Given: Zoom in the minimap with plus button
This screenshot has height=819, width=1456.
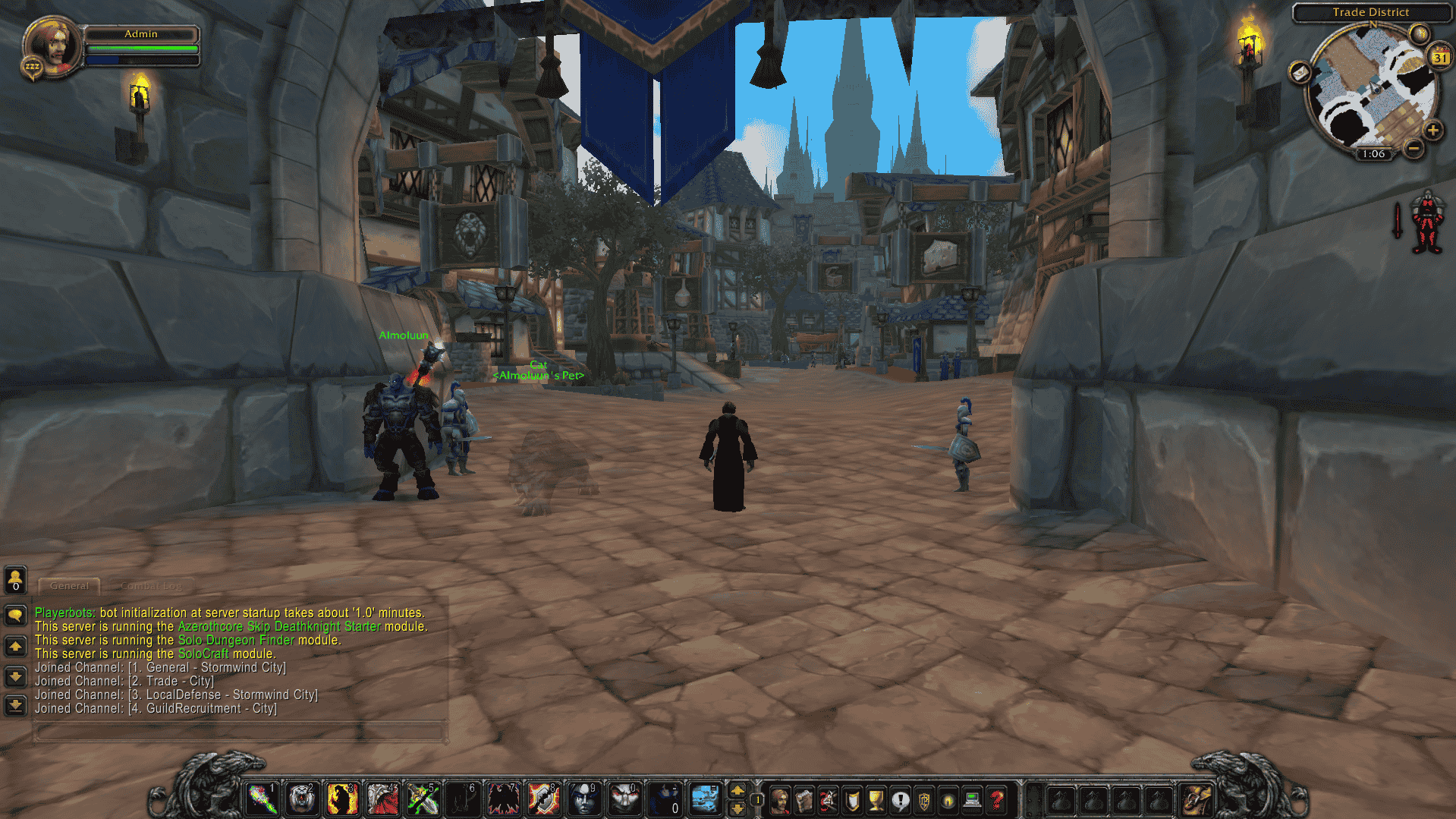Looking at the screenshot, I should (x=1432, y=130).
